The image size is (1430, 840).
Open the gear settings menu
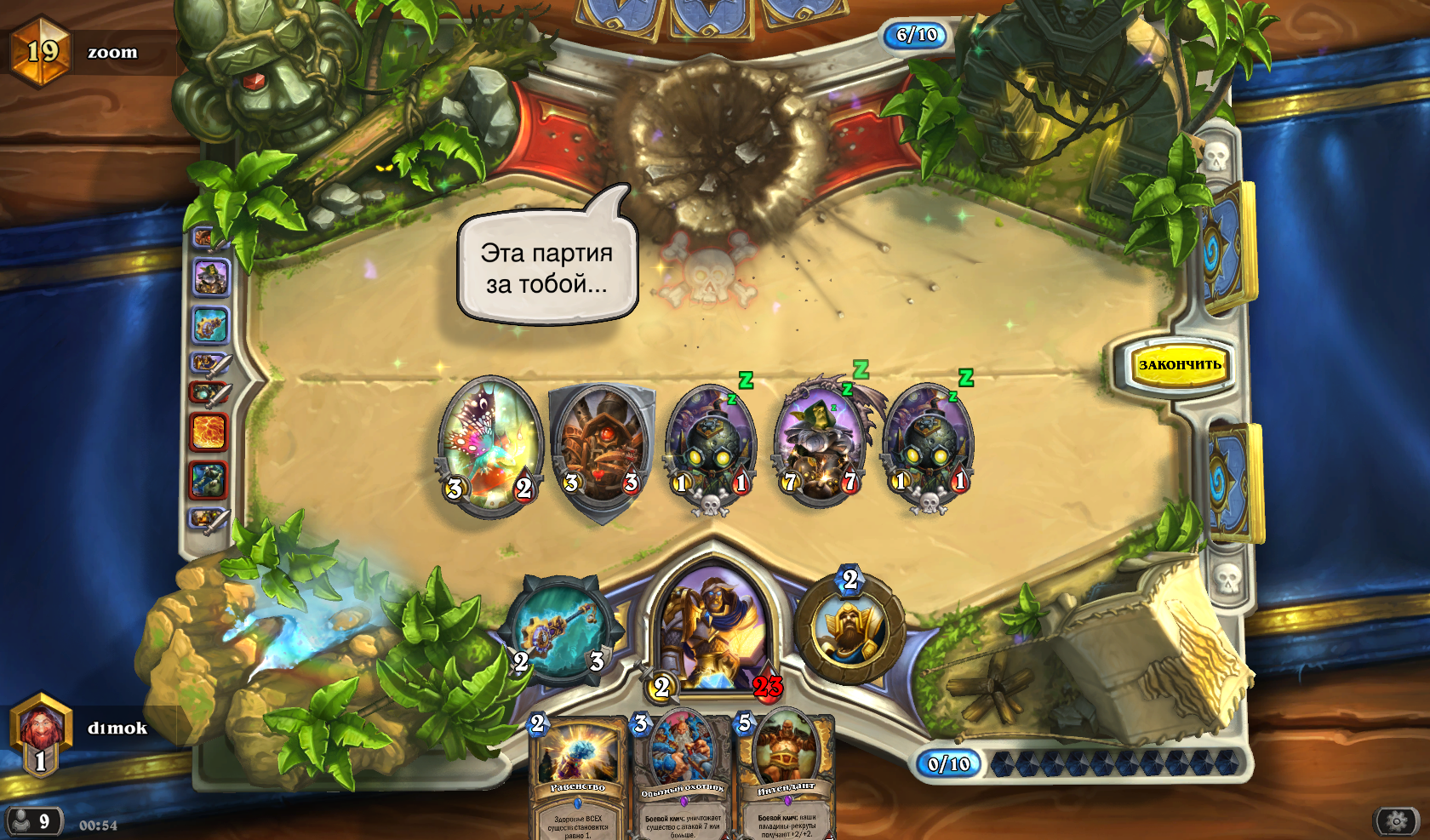(1396, 821)
